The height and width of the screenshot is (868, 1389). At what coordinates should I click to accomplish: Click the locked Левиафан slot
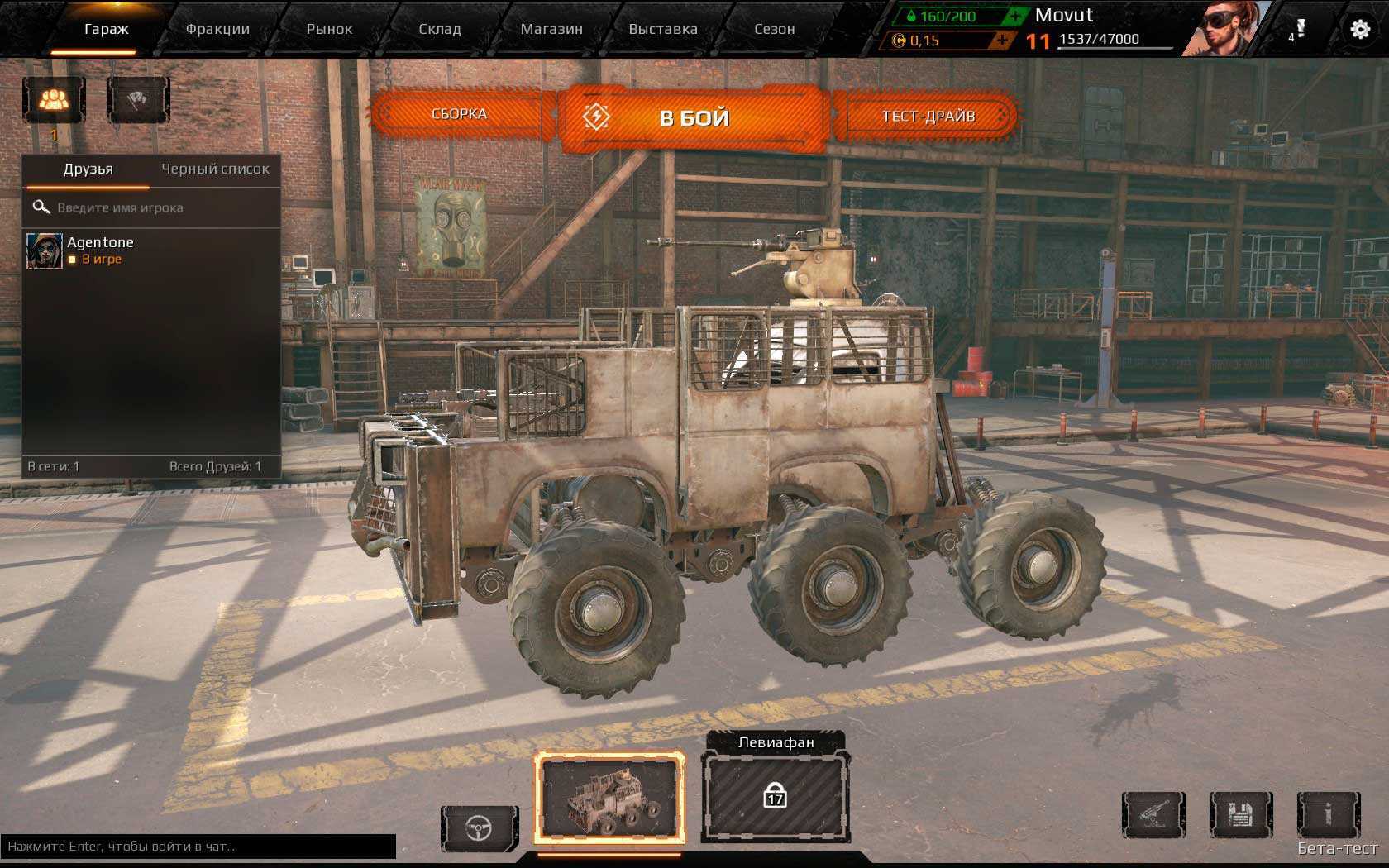point(775,797)
